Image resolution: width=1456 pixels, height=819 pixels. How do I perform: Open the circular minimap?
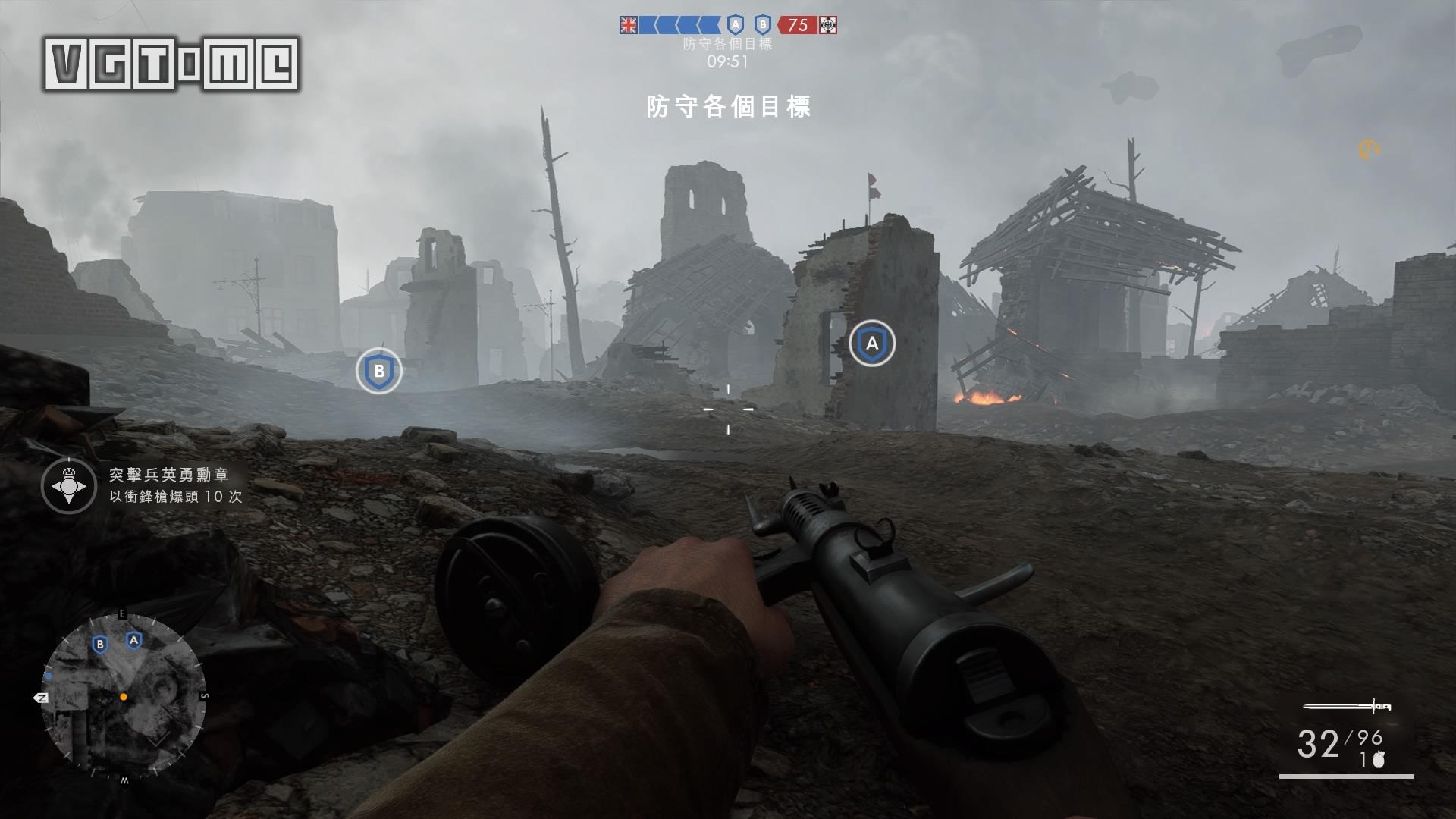[x=124, y=695]
